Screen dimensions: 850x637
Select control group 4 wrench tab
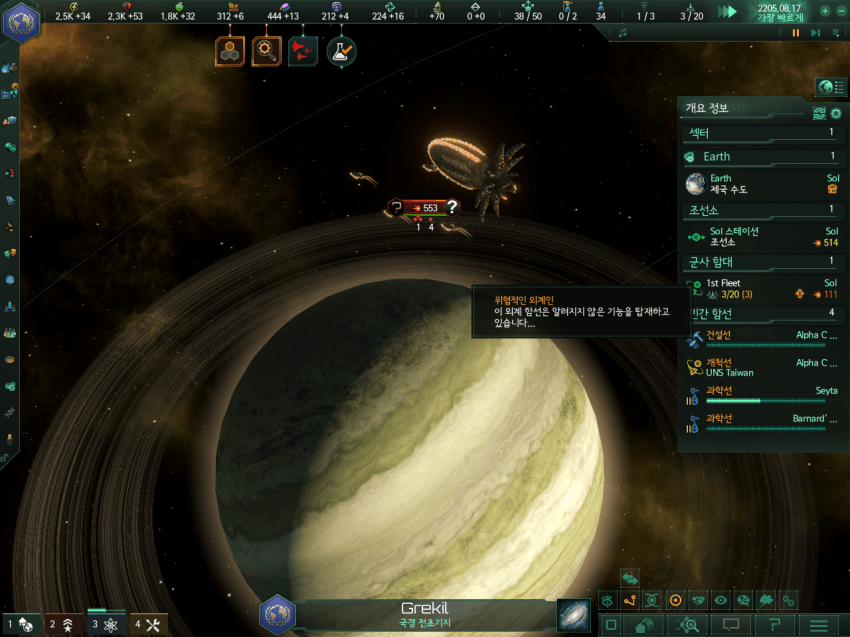tap(148, 625)
